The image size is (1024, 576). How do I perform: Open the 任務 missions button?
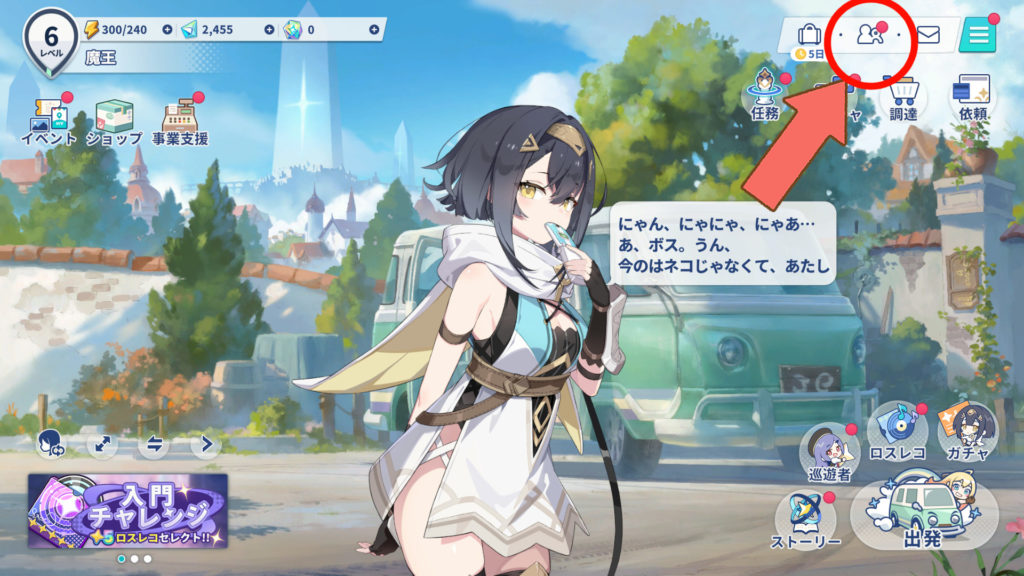coord(765,95)
